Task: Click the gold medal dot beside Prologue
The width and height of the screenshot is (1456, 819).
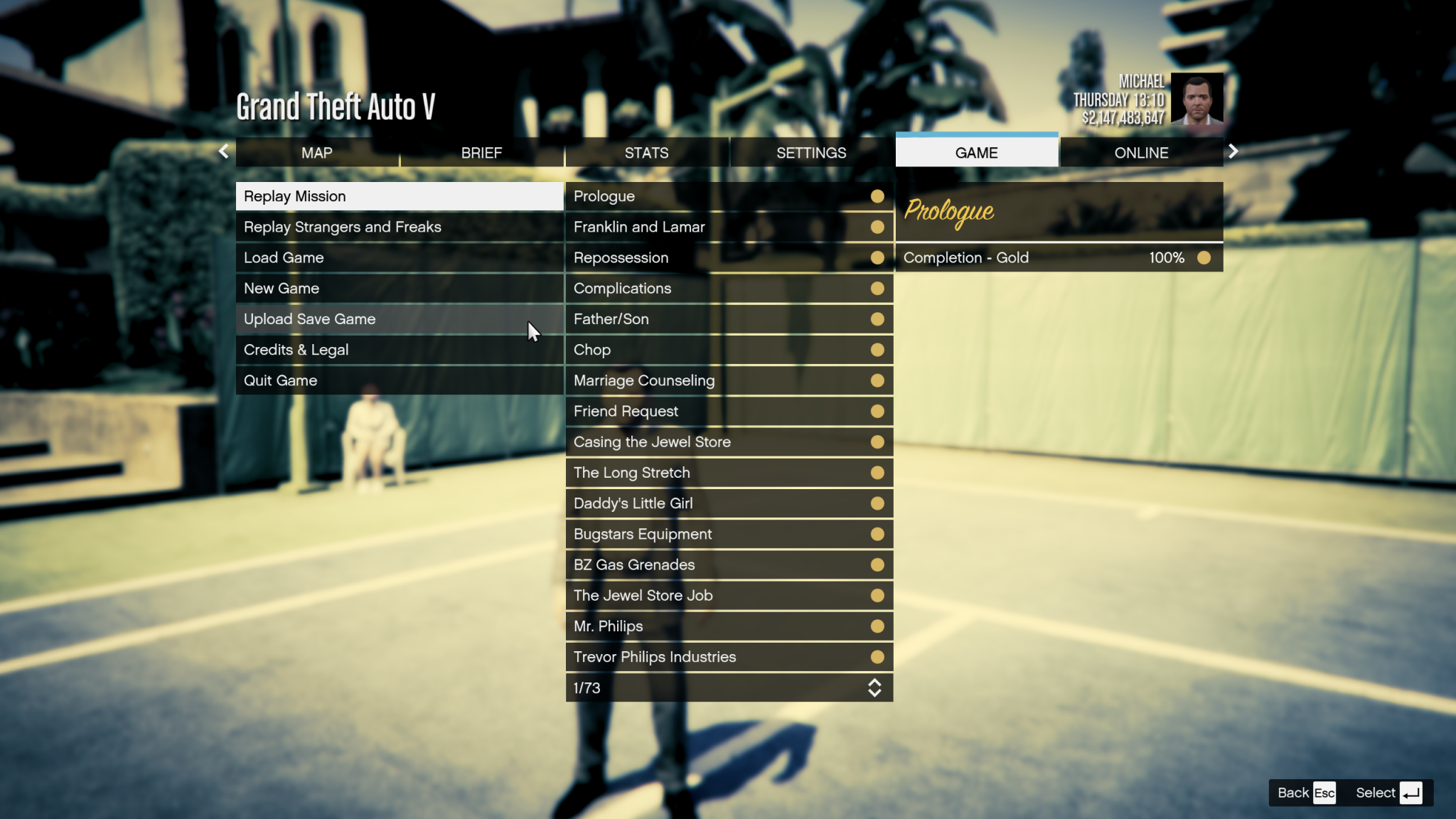Action: [877, 196]
